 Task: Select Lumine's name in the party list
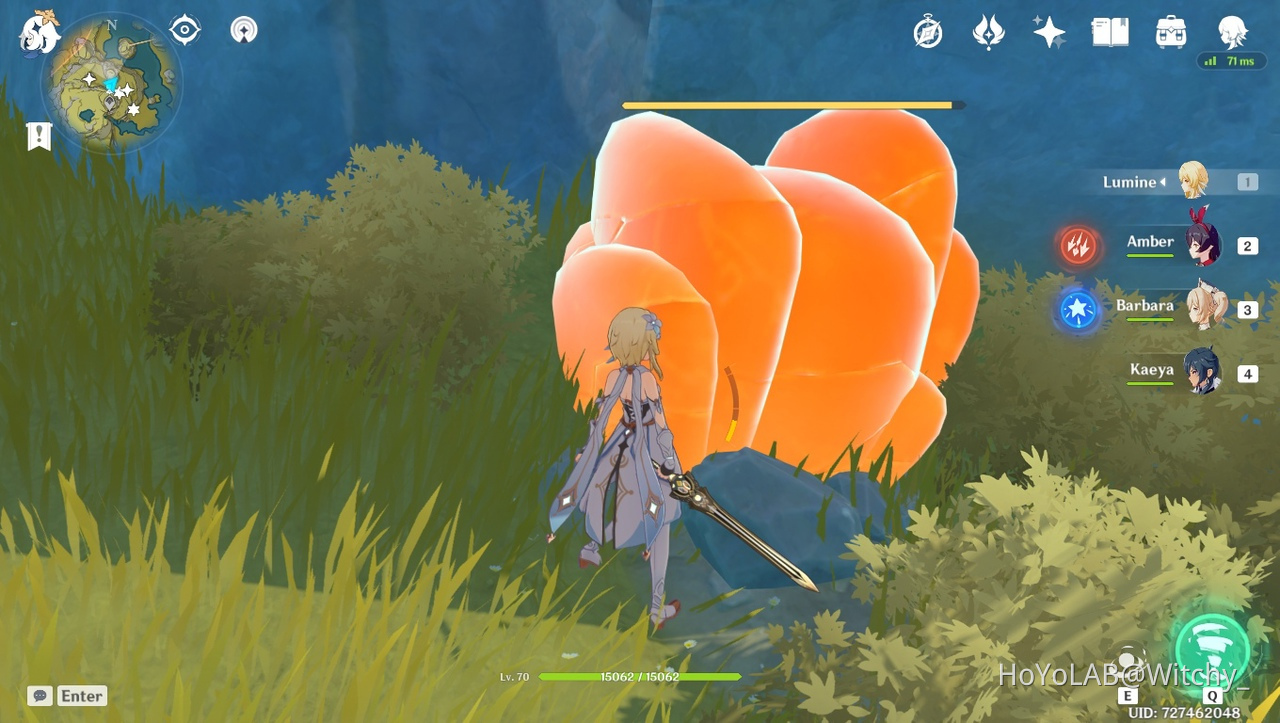1131,182
